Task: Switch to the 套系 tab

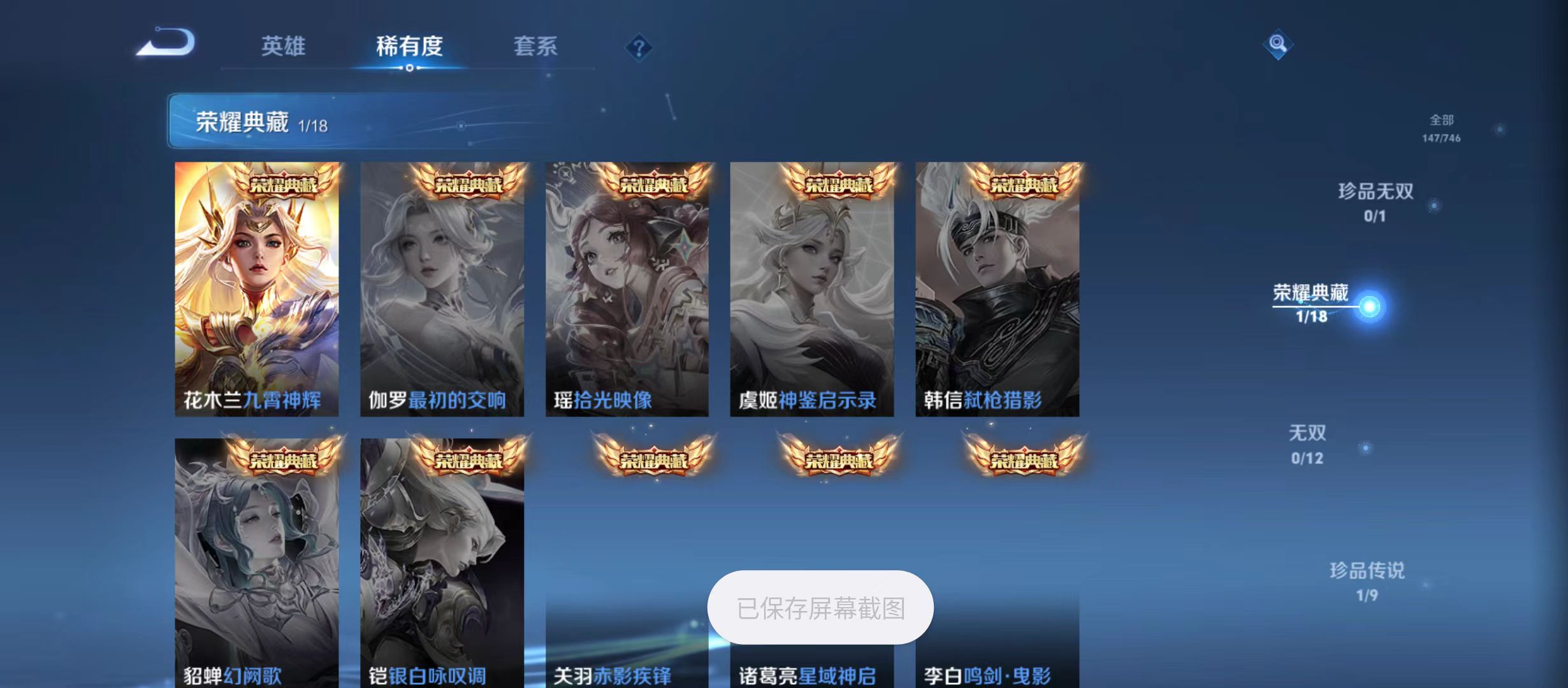Action: pyautogui.click(x=537, y=47)
